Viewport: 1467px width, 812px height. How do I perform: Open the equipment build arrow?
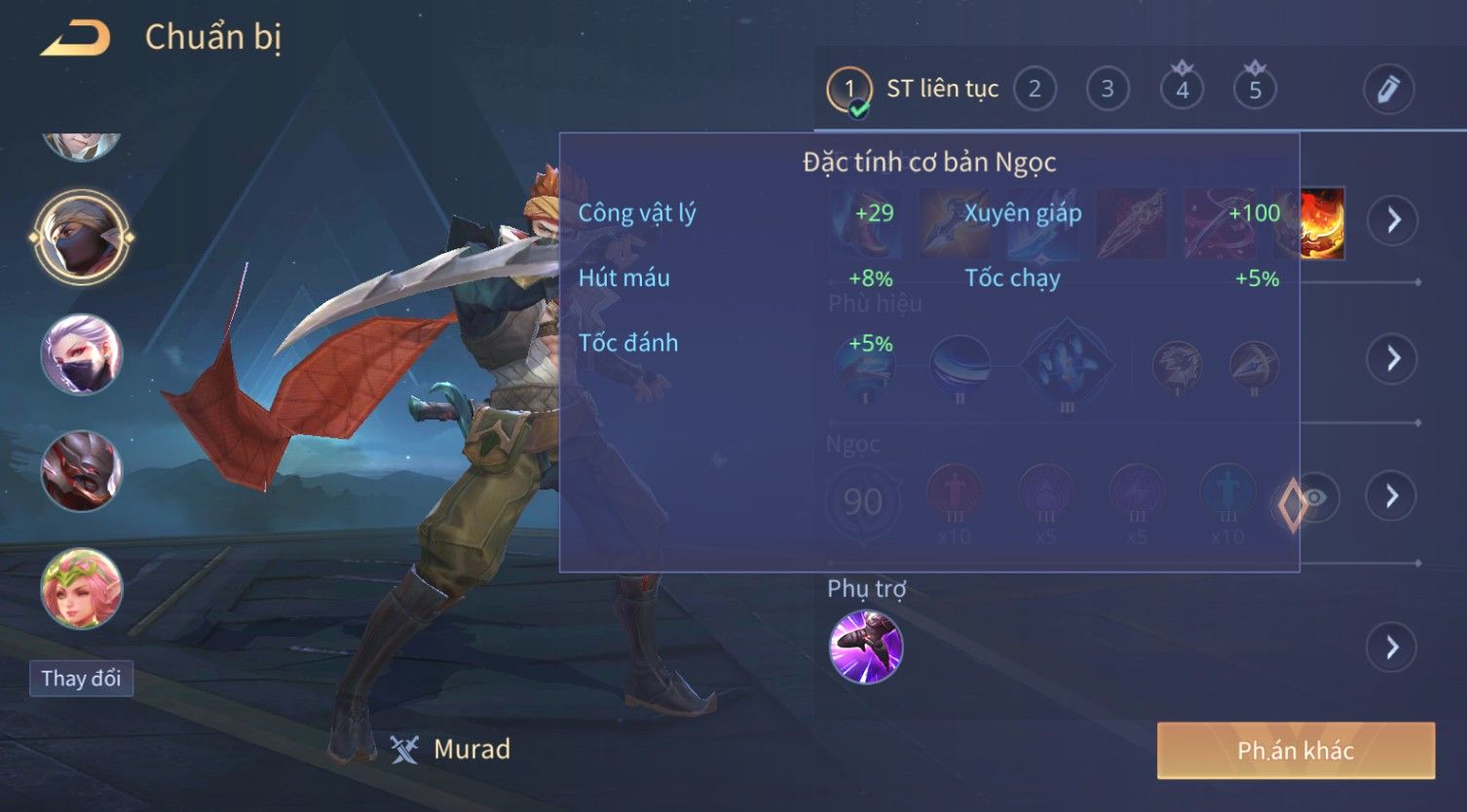point(1393,220)
